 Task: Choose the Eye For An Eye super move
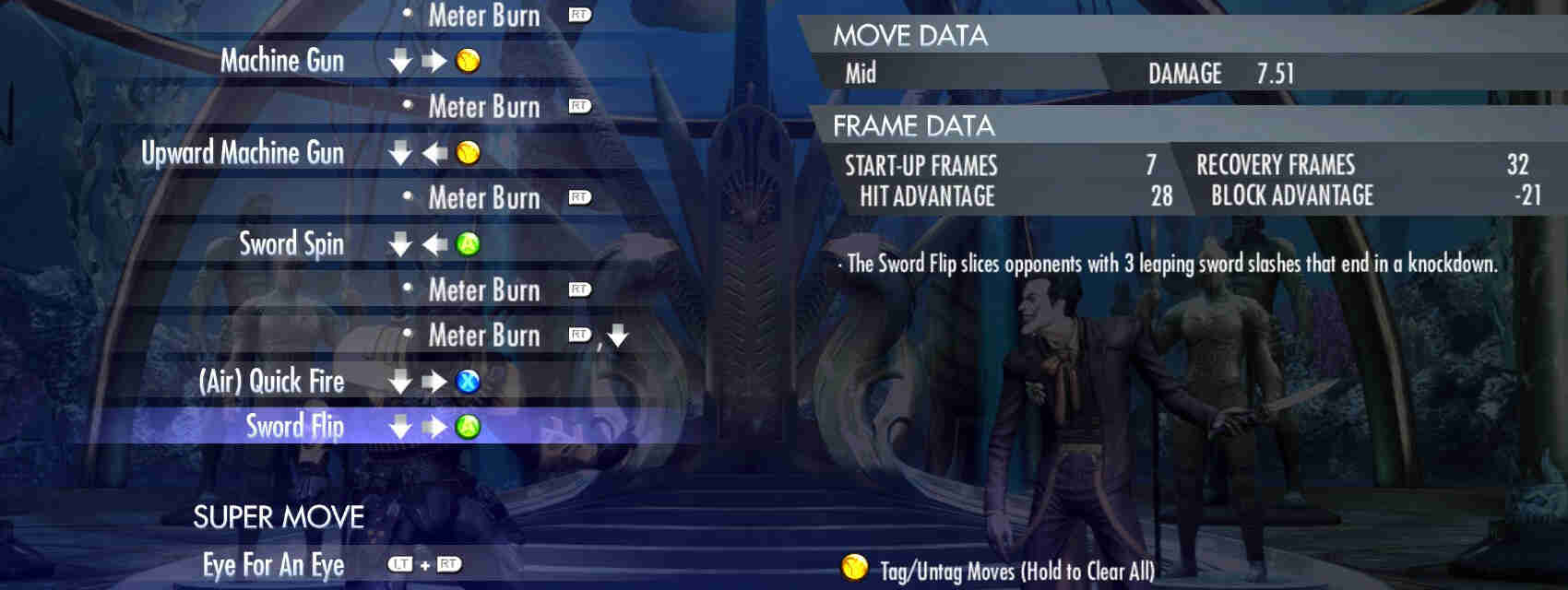click(273, 564)
